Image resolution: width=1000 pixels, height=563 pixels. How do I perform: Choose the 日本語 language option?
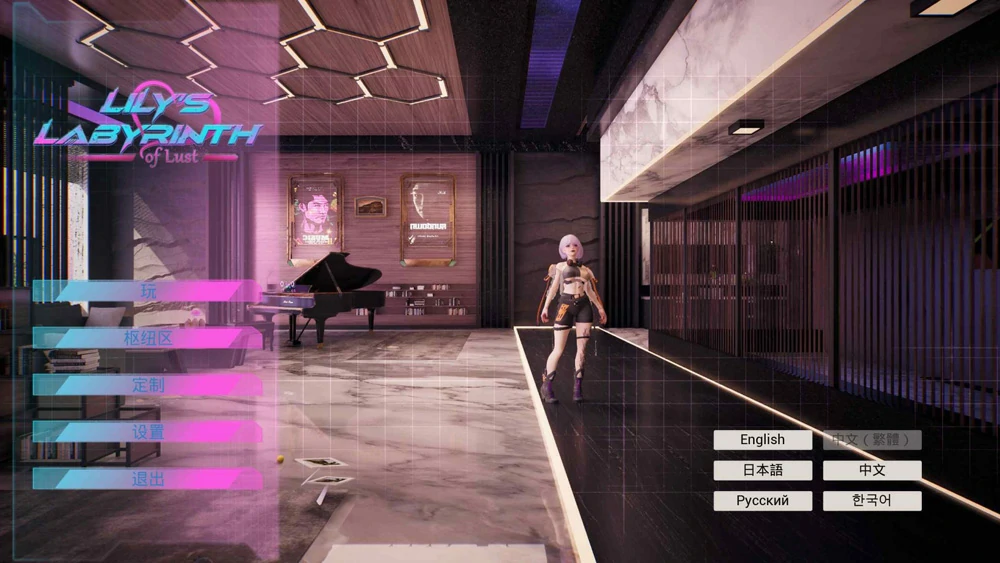[762, 470]
